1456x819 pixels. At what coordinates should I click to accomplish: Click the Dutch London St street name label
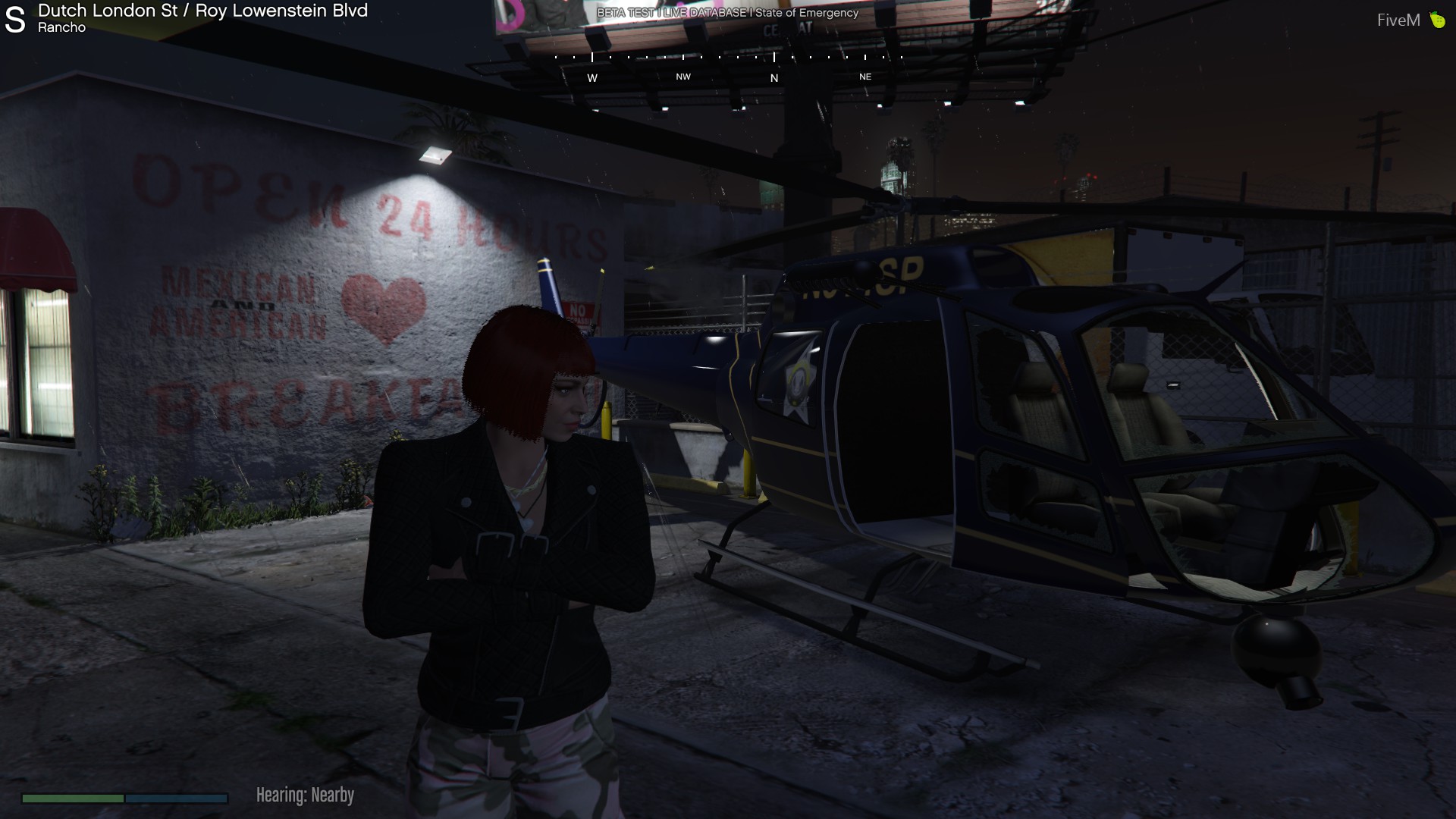(107, 11)
